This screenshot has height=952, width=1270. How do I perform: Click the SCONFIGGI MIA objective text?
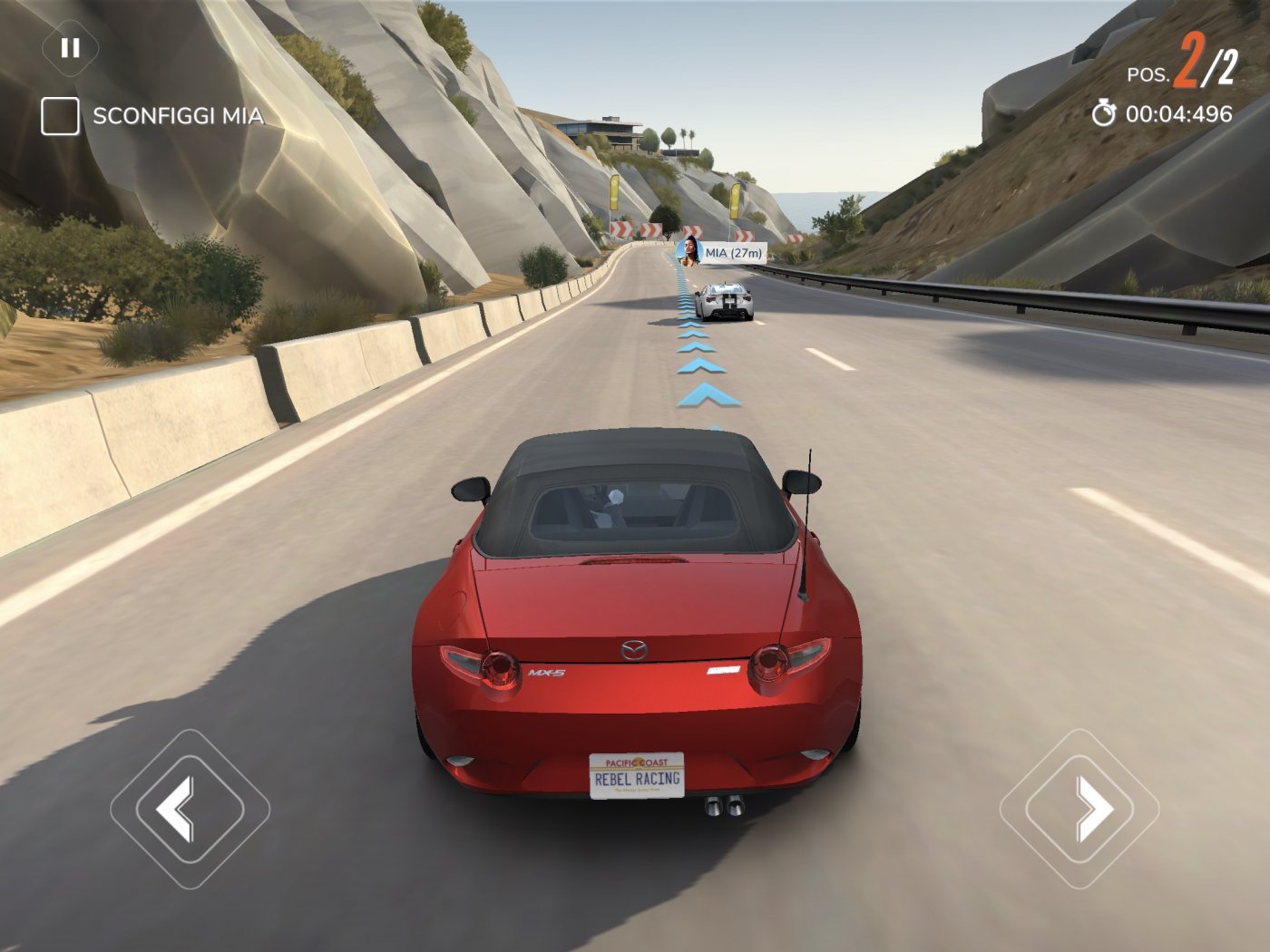175,115
